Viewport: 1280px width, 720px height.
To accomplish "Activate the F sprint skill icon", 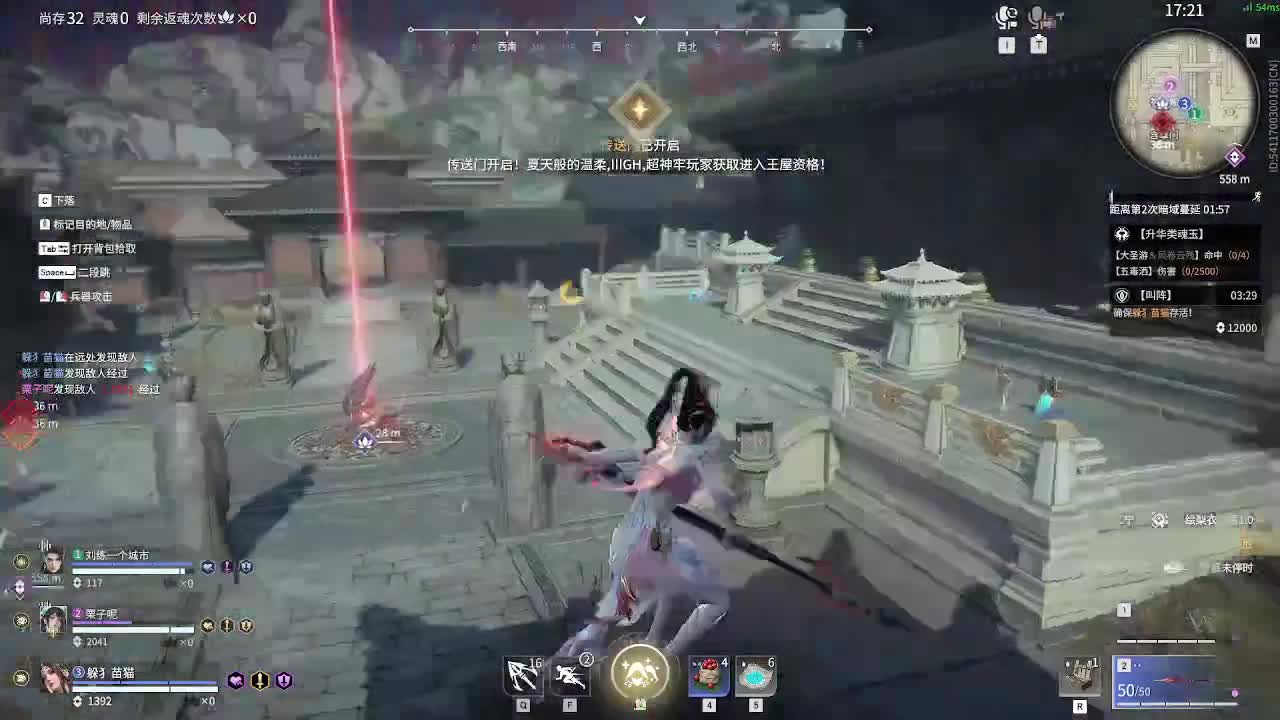I will tap(569, 675).
